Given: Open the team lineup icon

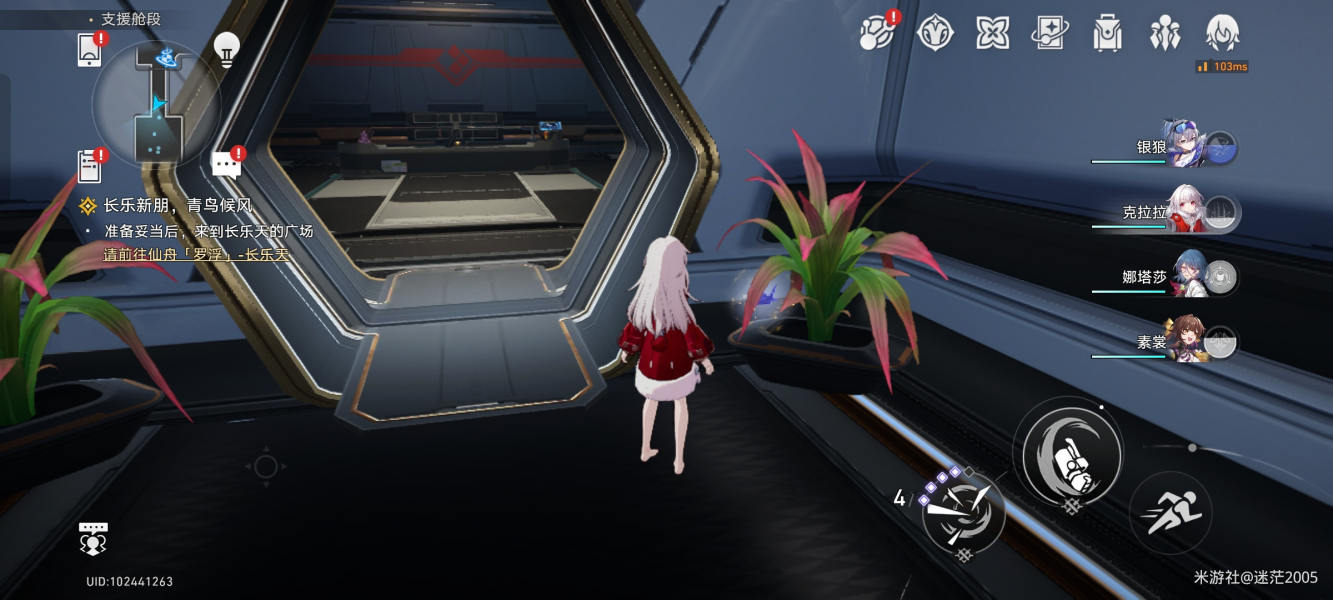Looking at the screenshot, I should [1165, 33].
